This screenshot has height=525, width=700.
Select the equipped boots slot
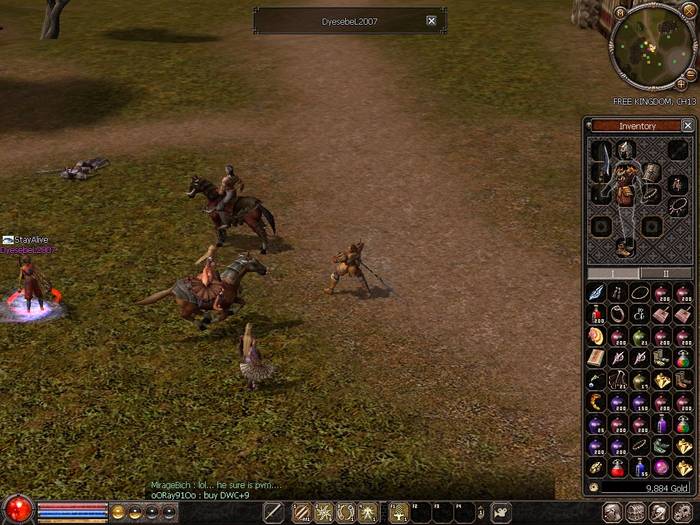624,246
